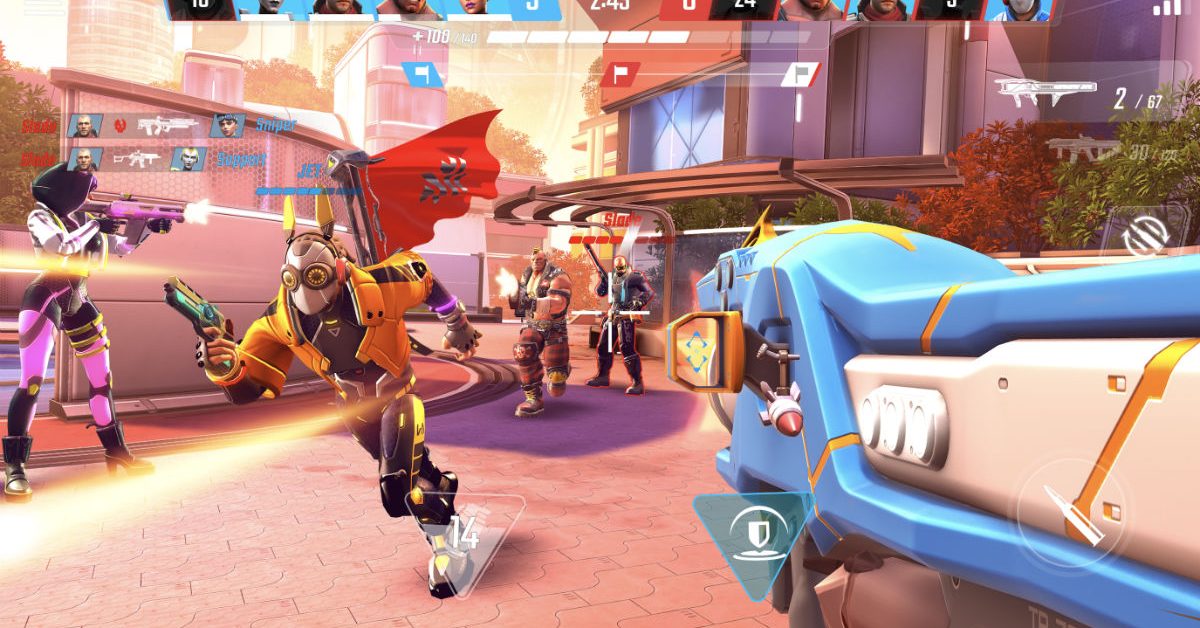Hit the circular-arrows reload button
This screenshot has width=1200, height=628.
(x=1141, y=236)
